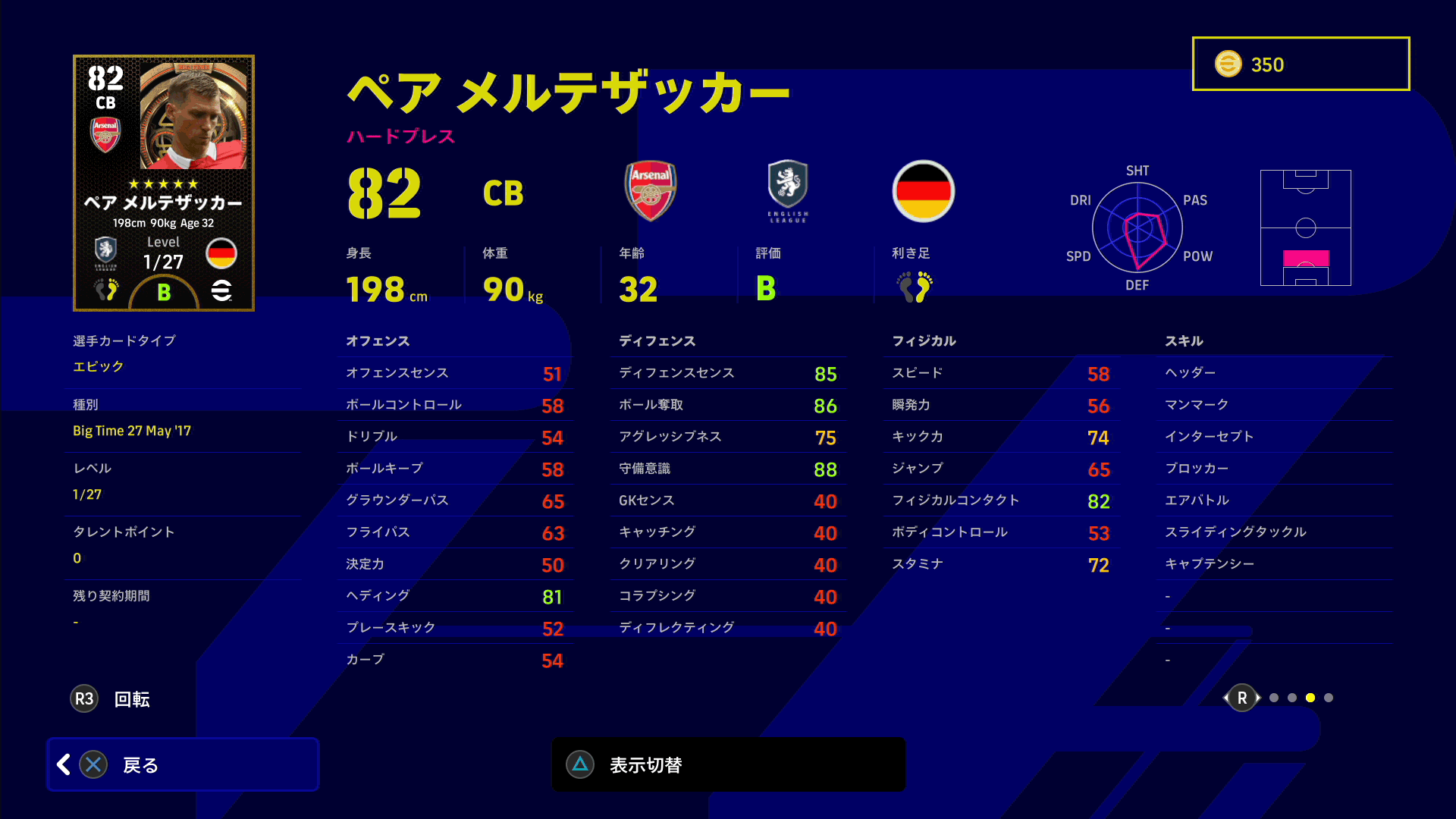Go back with the 戻る button
1456x819 pixels.
pos(183,764)
